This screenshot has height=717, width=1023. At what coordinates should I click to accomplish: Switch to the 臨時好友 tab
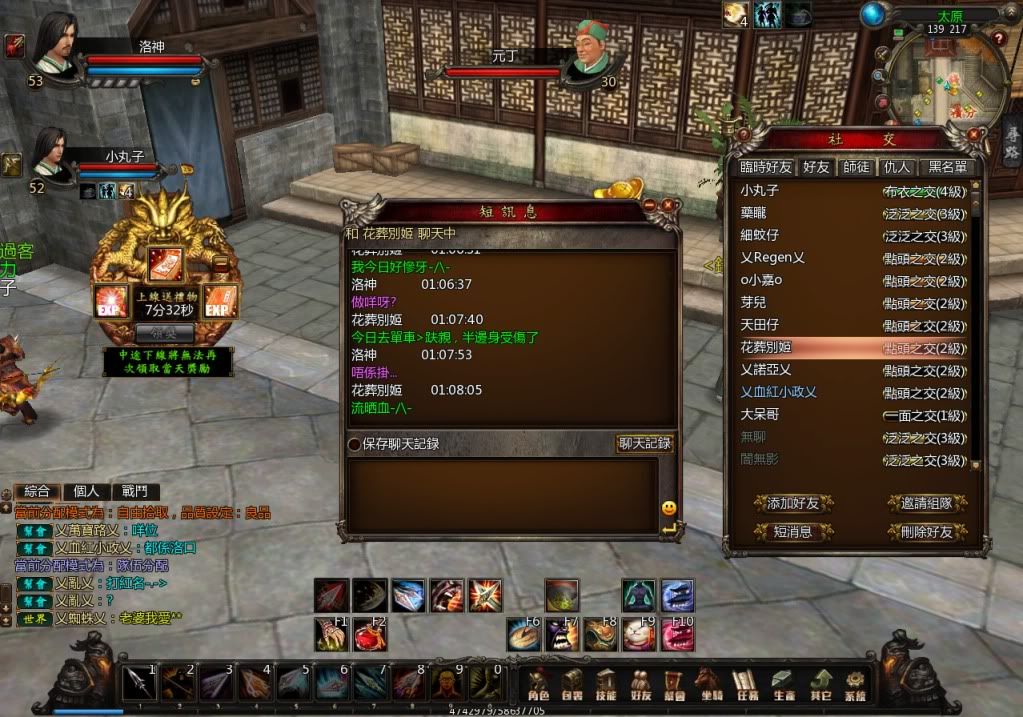(766, 167)
